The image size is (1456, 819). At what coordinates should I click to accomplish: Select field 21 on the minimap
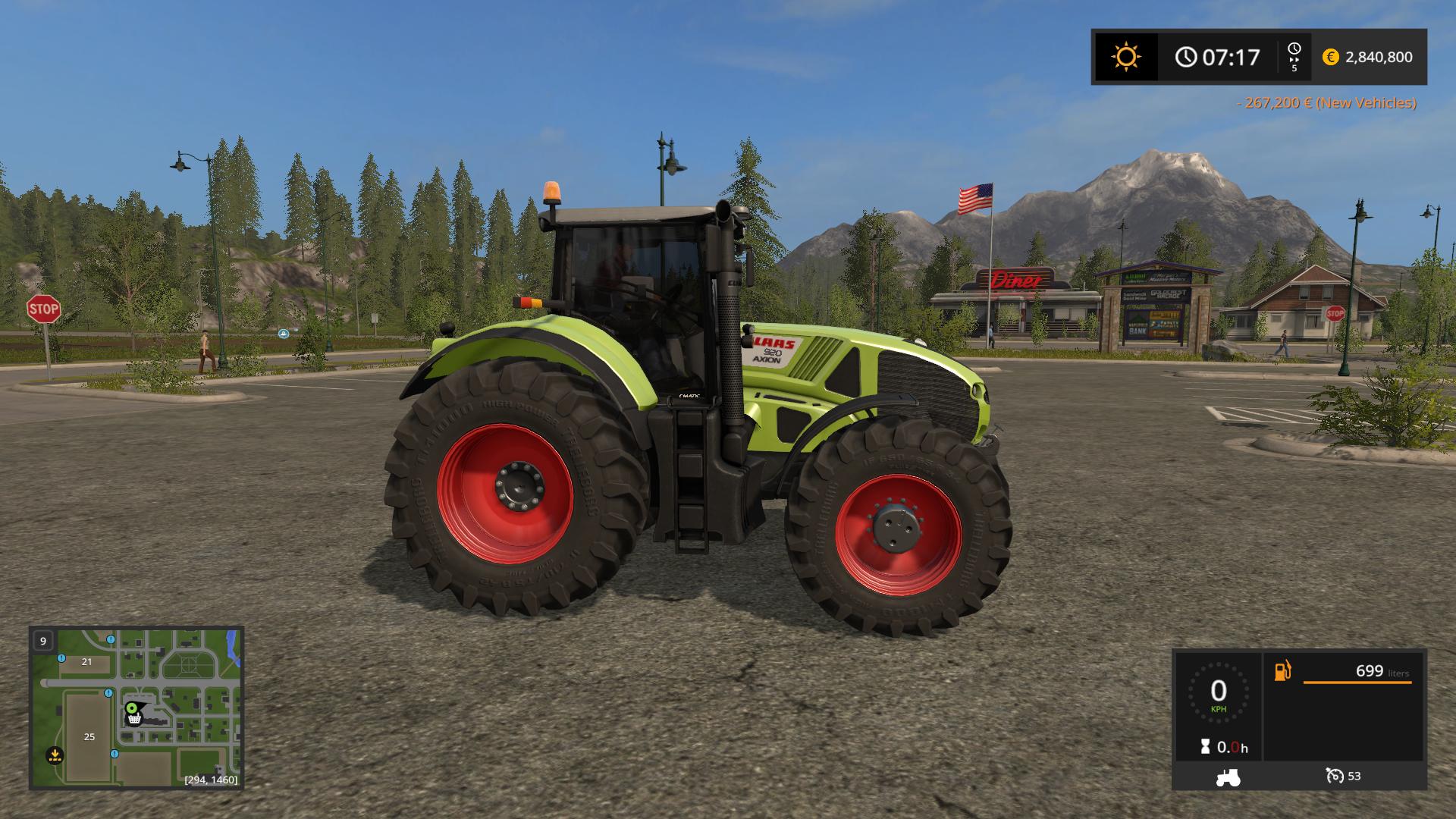tap(86, 661)
